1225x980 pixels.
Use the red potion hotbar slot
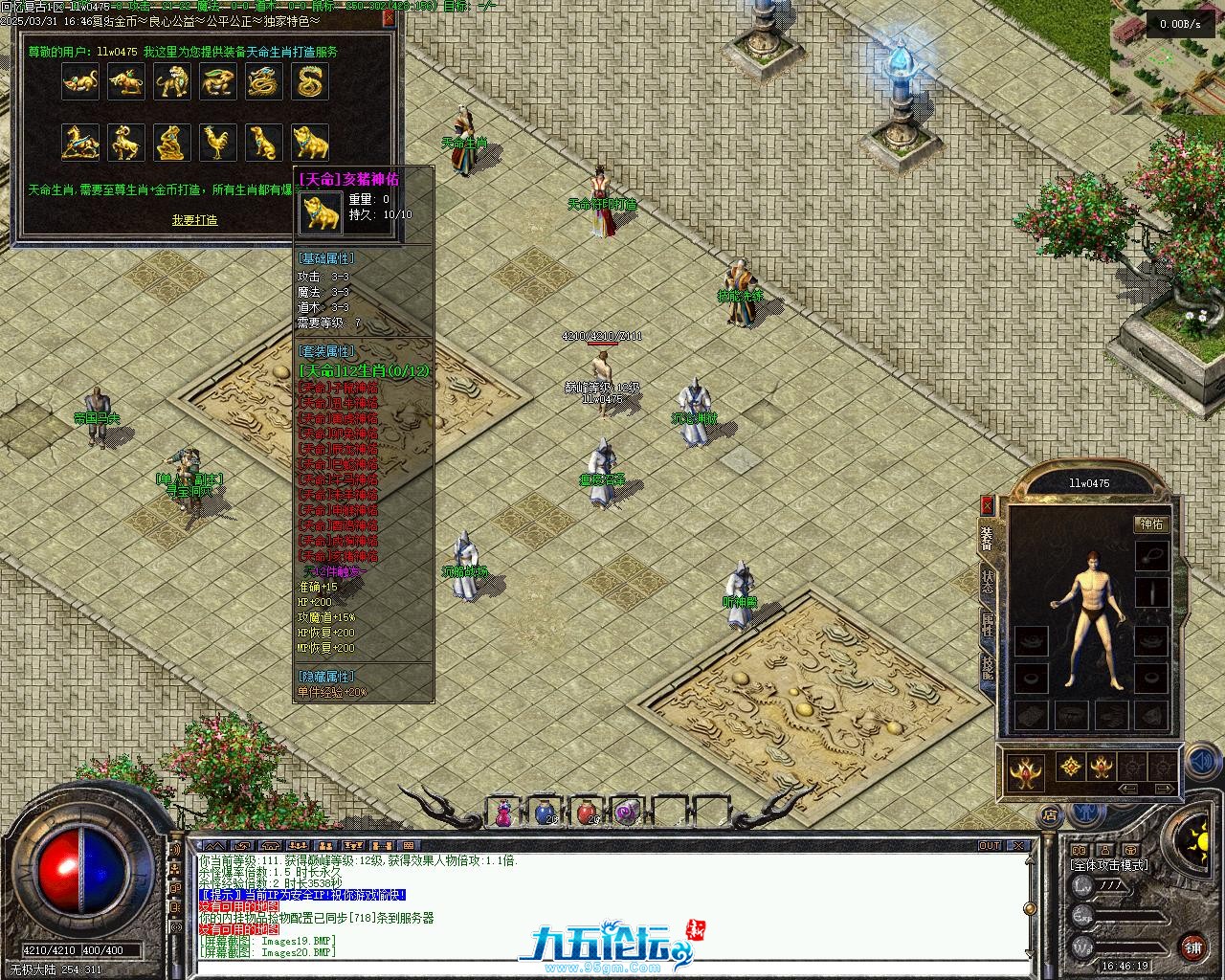pos(586,813)
